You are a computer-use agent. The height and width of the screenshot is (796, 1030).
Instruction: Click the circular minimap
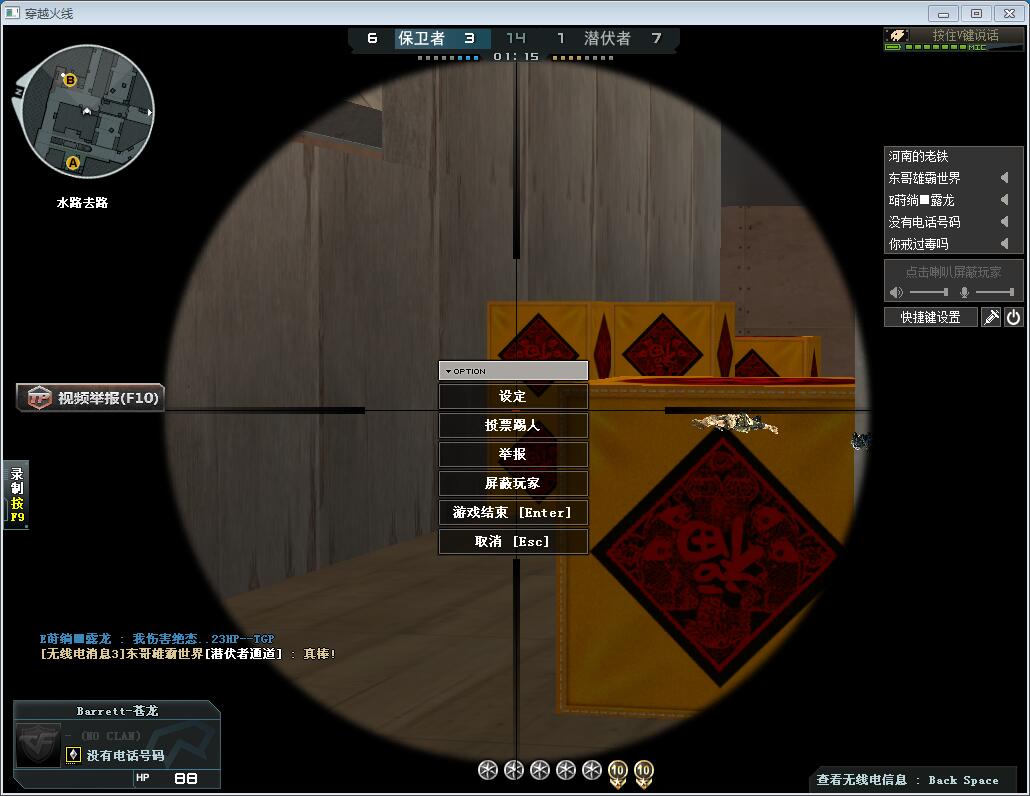pos(87,111)
